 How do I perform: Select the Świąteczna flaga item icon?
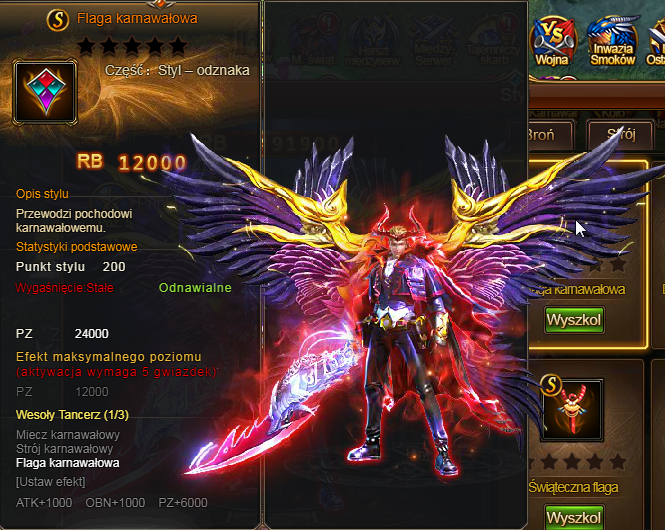(x=571, y=410)
